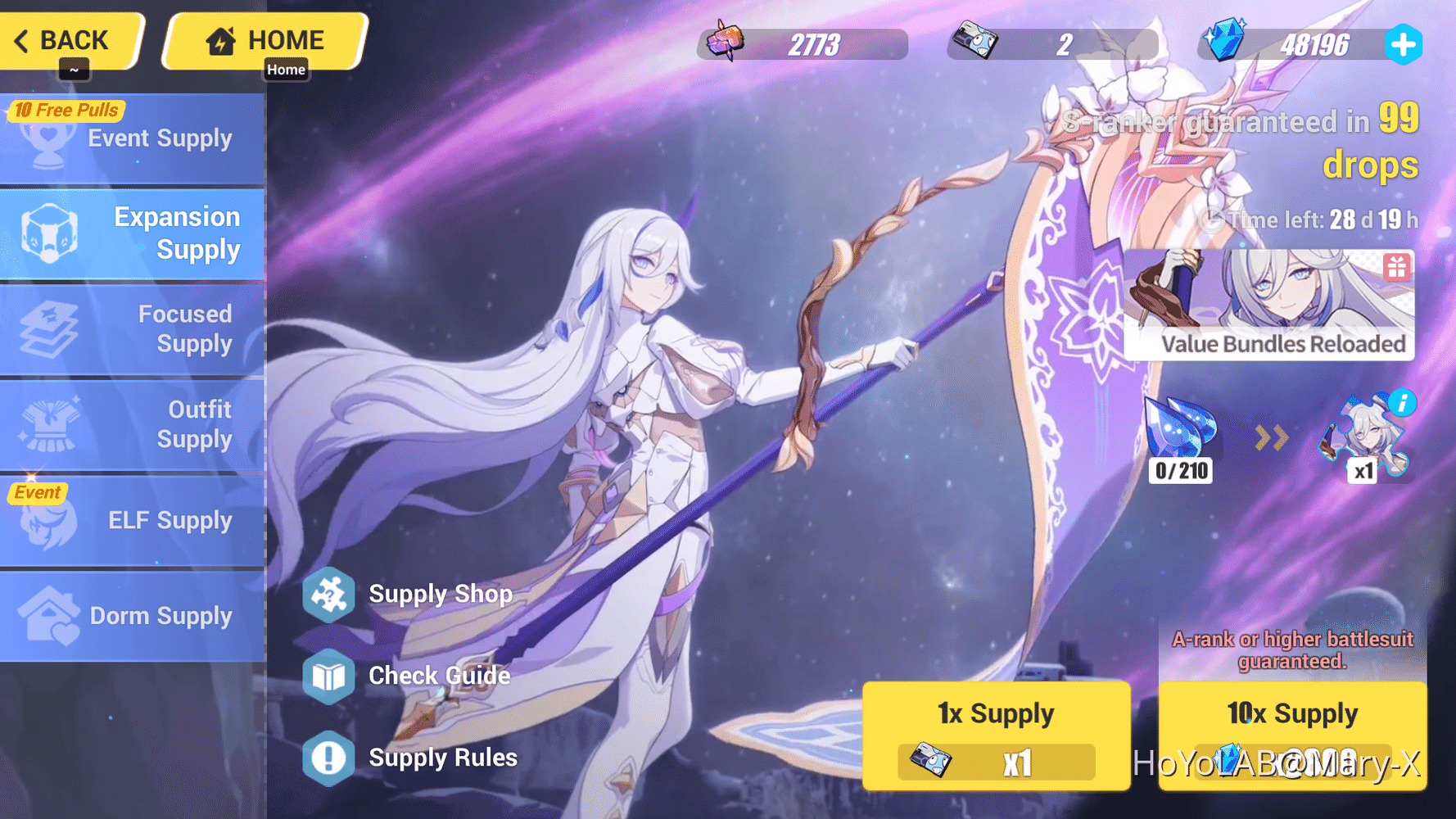Open the Check Guide book

tap(328, 676)
